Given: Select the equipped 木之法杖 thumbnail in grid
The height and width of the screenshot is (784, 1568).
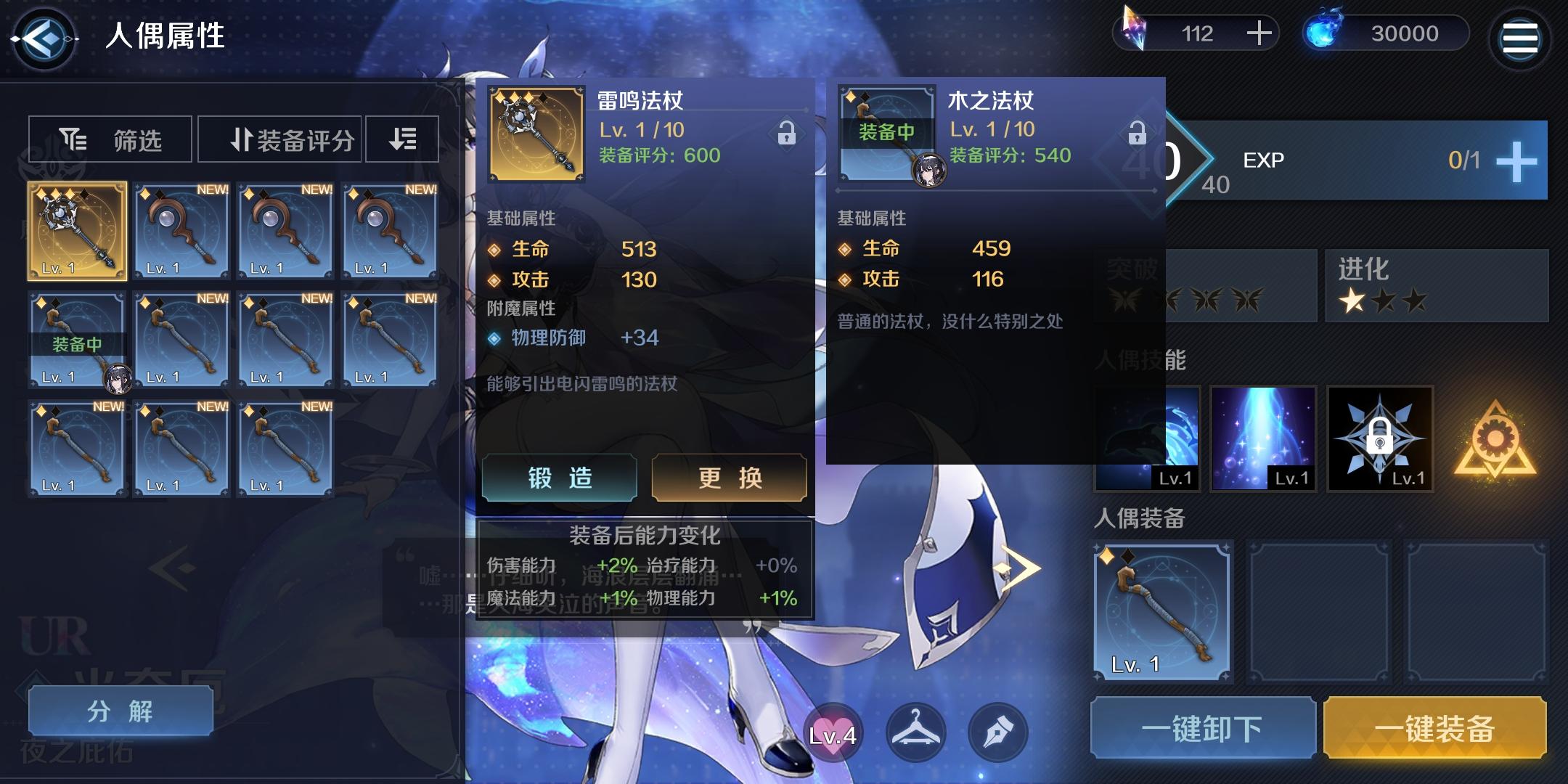Looking at the screenshot, I should 76,338.
